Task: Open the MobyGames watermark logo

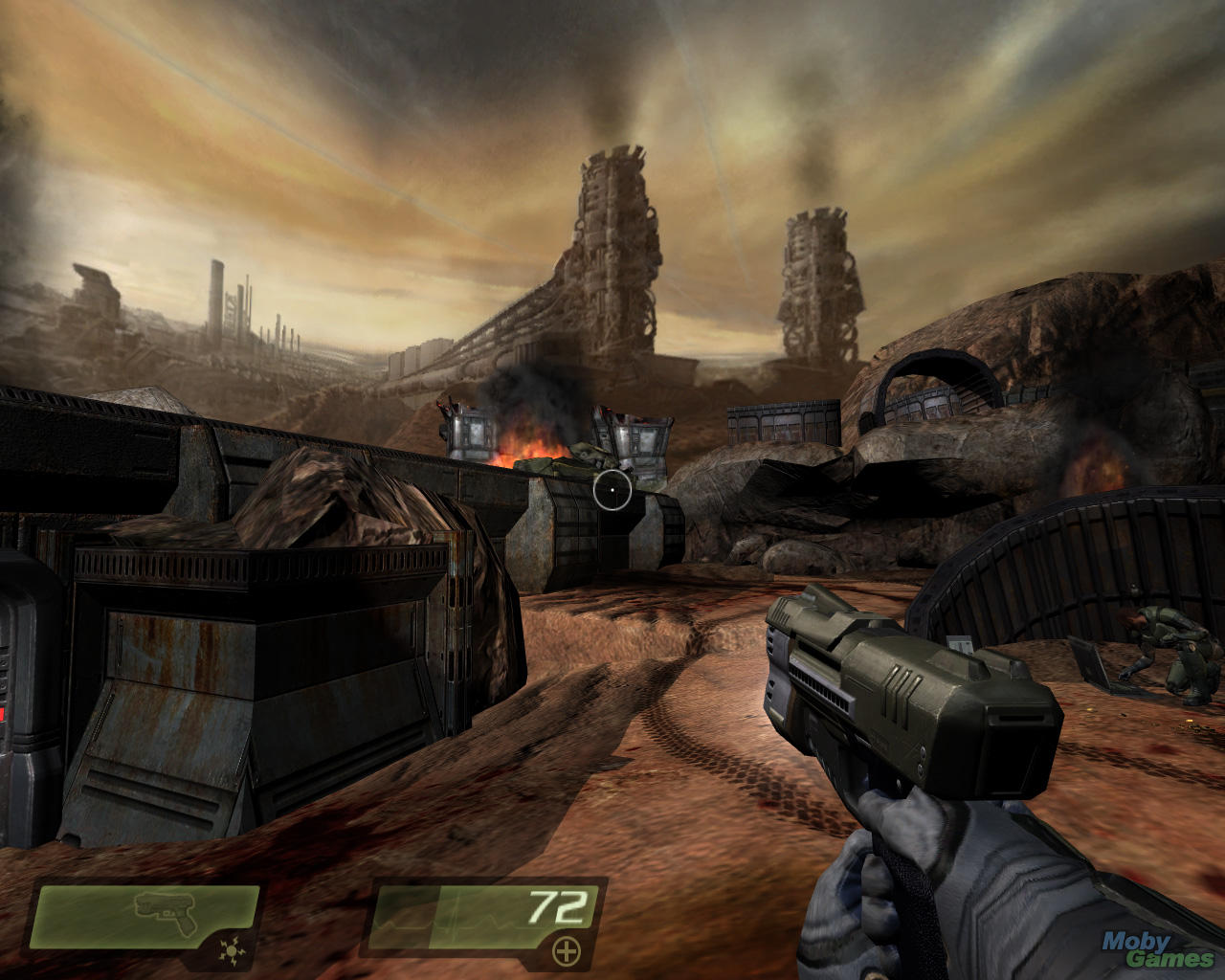Action: point(1158,948)
